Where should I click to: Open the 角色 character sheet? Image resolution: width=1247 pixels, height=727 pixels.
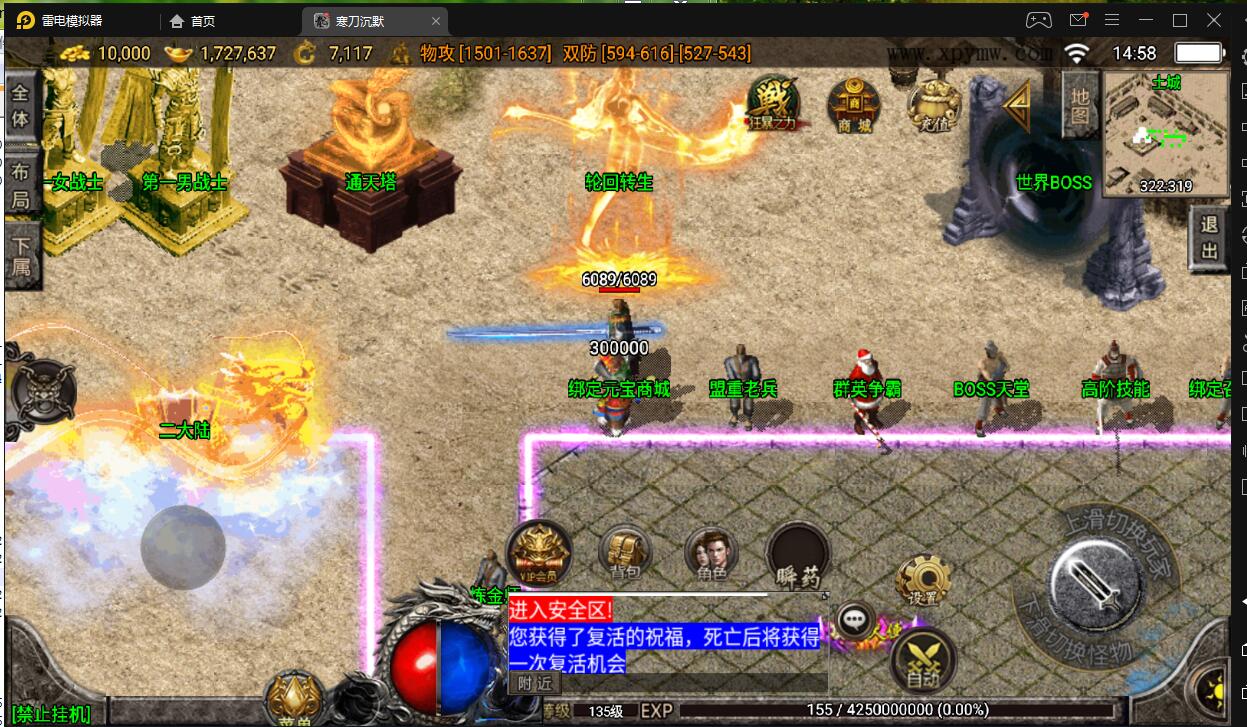[711, 553]
